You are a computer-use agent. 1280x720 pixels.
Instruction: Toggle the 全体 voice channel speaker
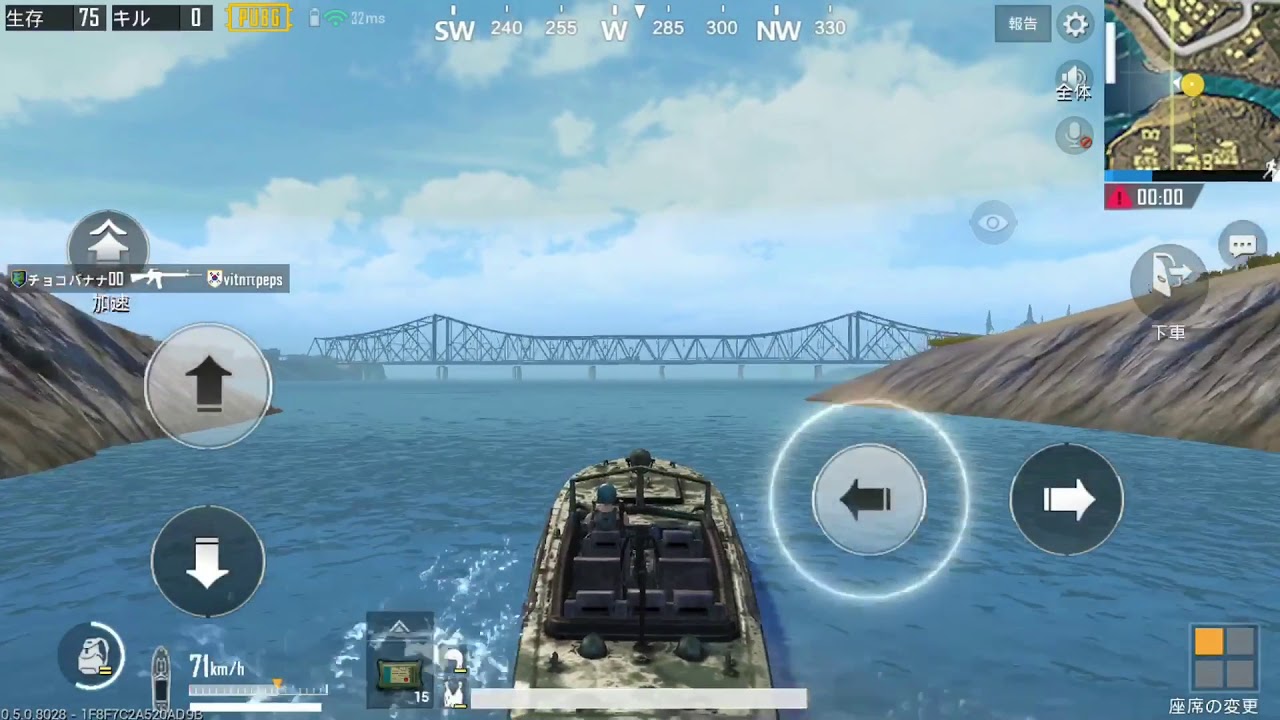tap(1073, 80)
